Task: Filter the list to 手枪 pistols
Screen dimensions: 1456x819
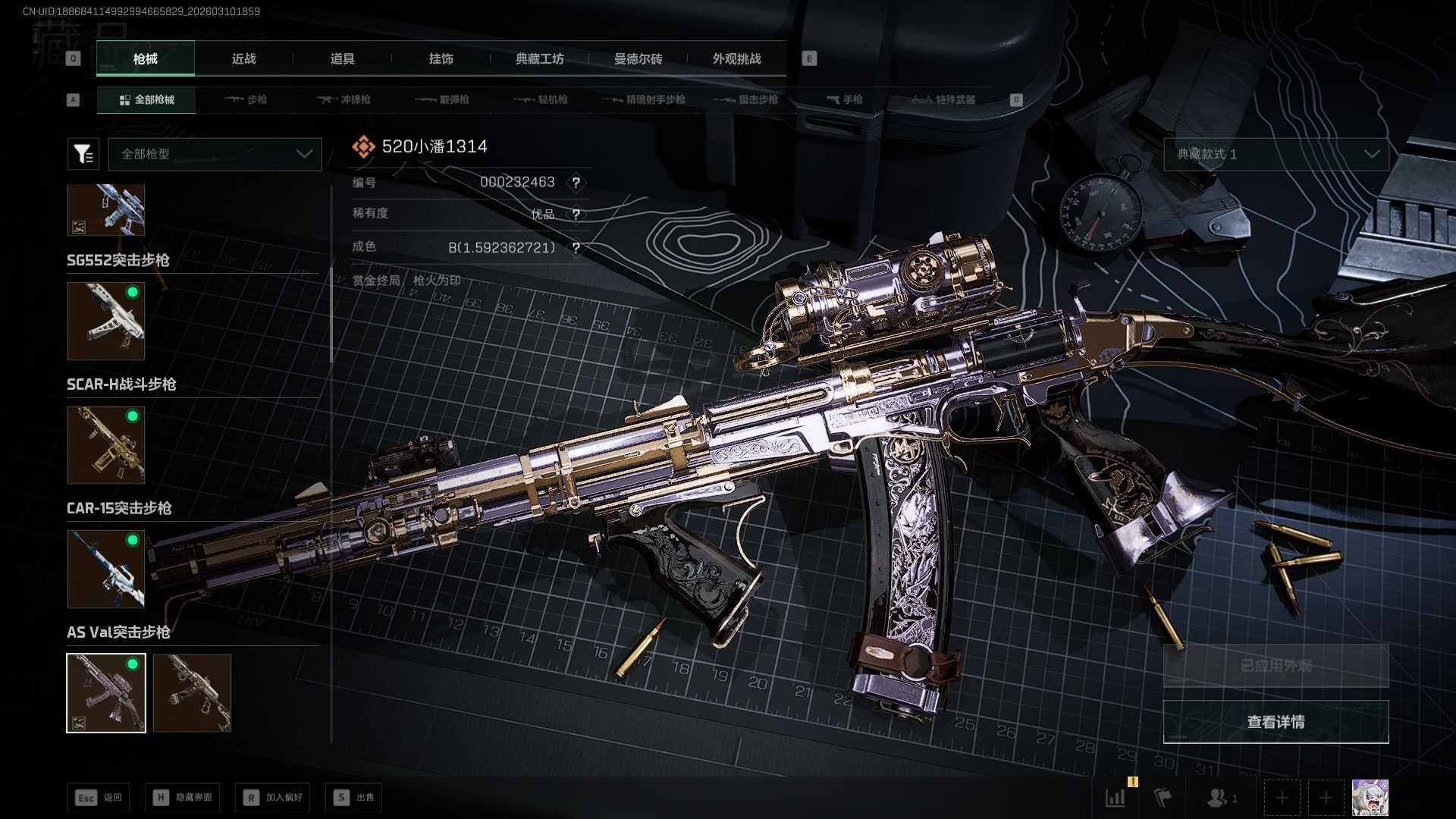Action: tap(844, 100)
